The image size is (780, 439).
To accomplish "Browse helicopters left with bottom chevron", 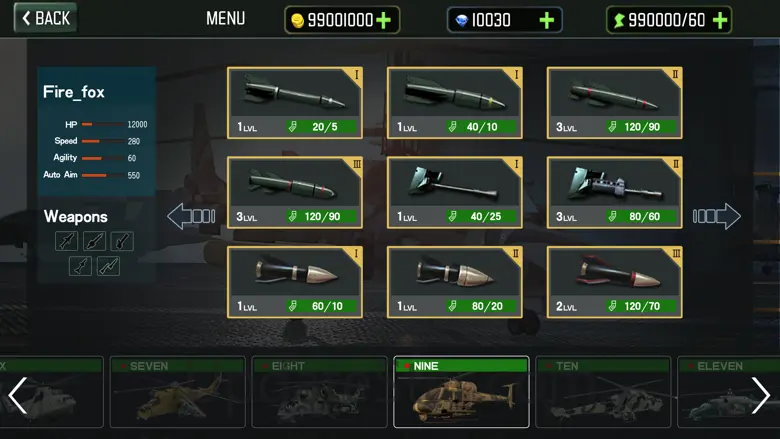I will coord(17,396).
